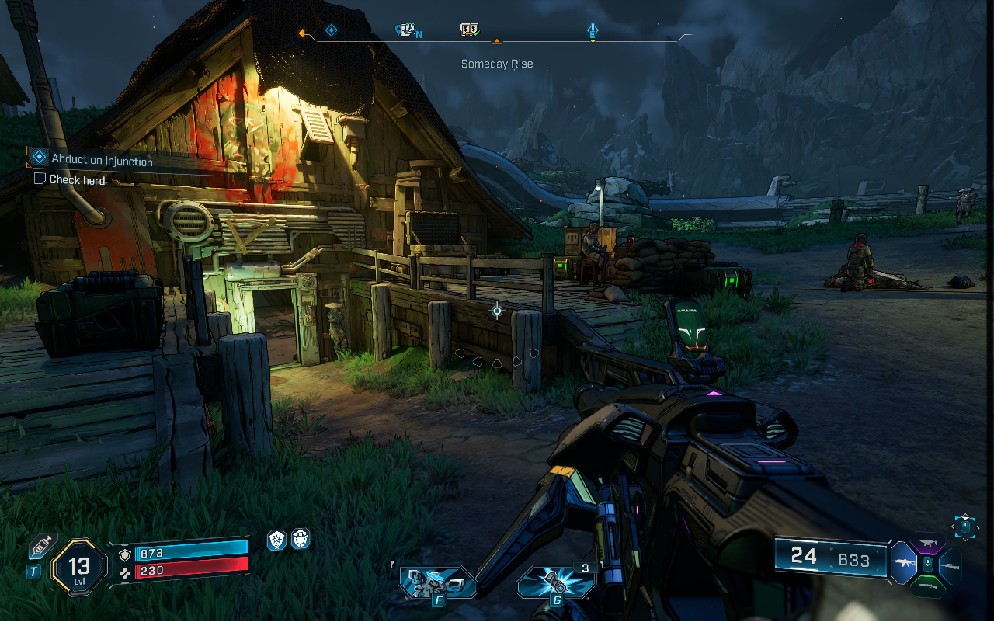This screenshot has height=621, width=994.
Task: Tick the Check herd objective checkbox
Action: pos(40,179)
